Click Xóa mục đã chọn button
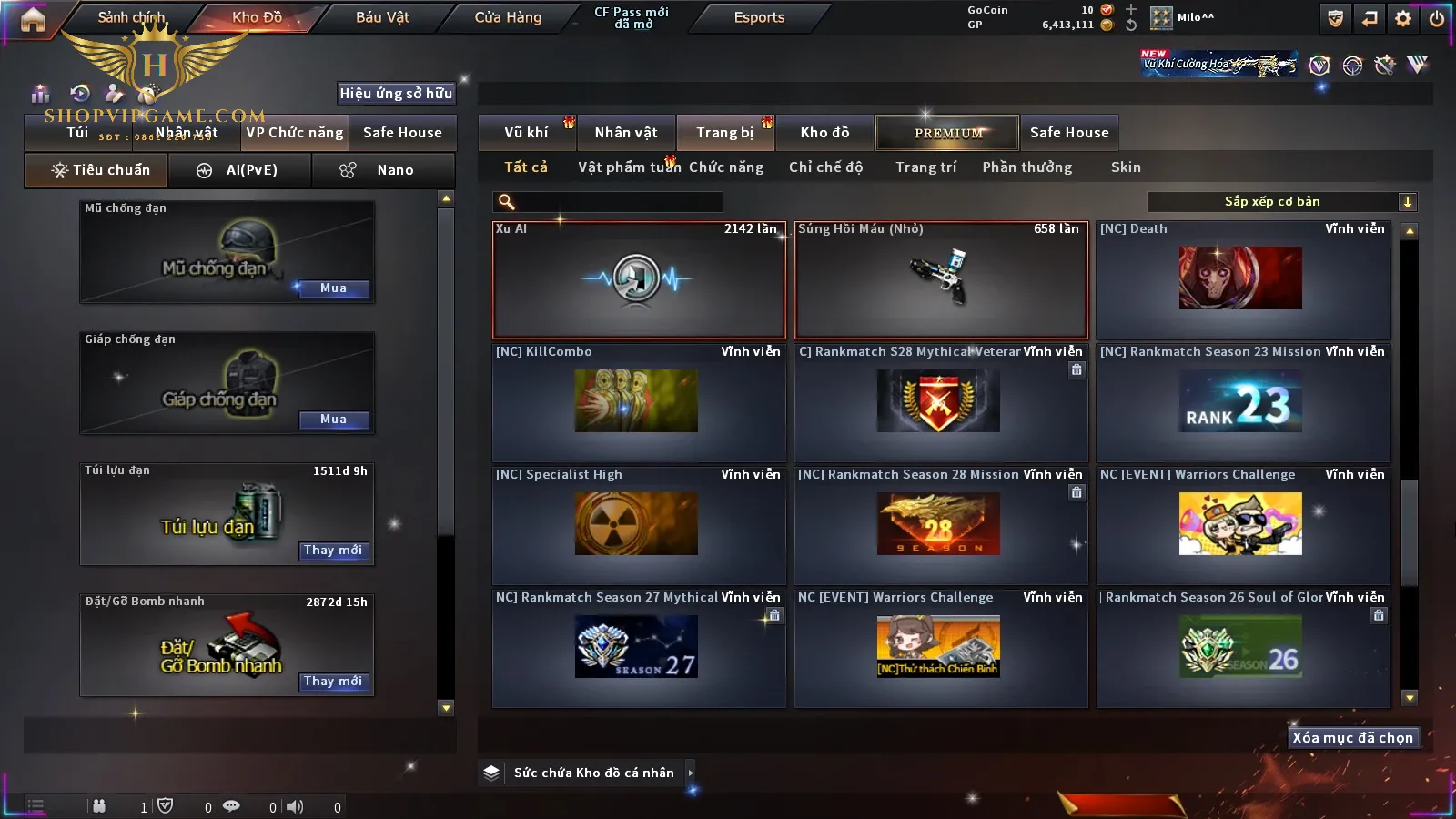 click(1352, 738)
